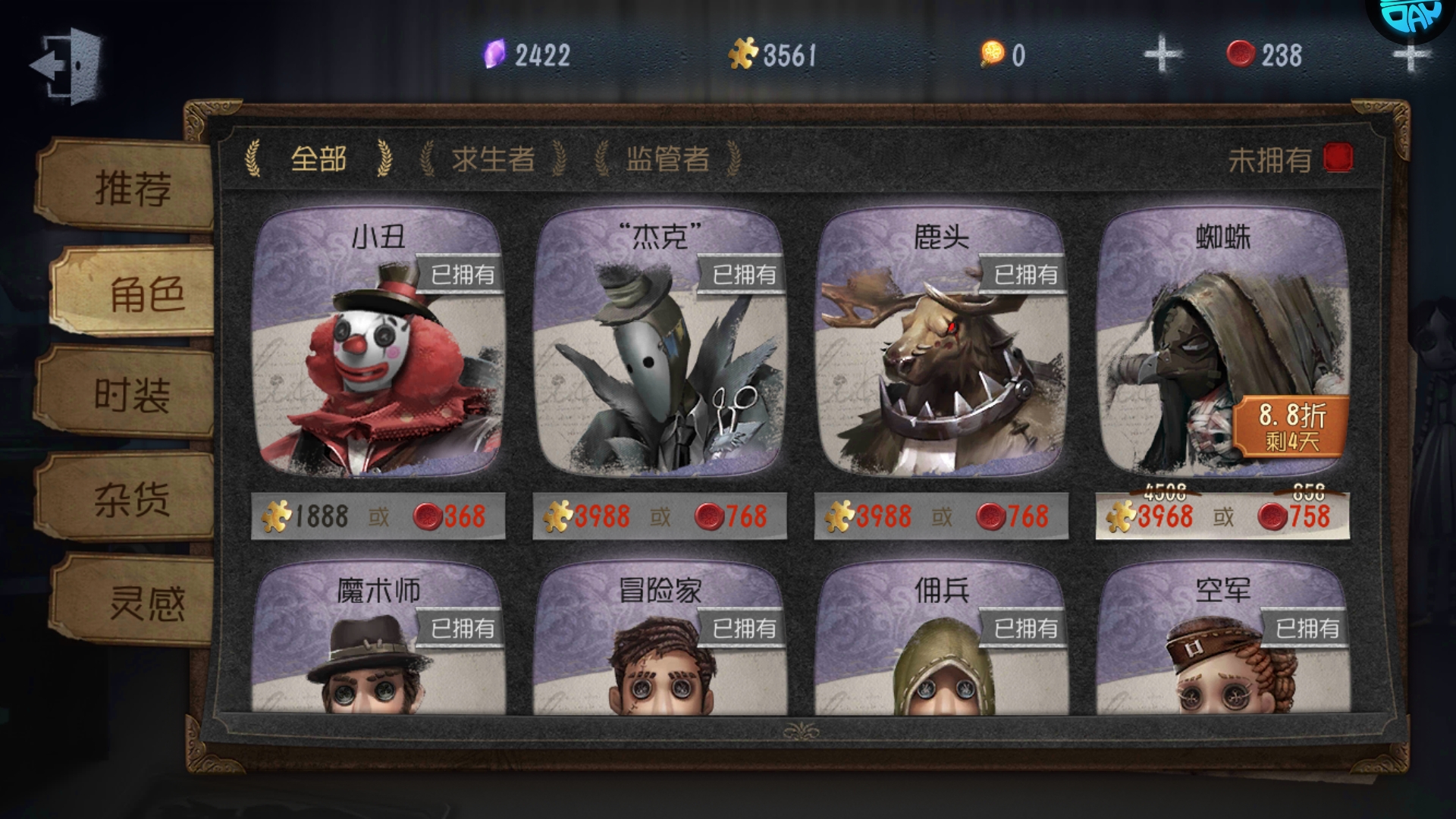This screenshot has height=819, width=1456.
Task: Top up red echoes currency
Action: pyautogui.click(x=1409, y=56)
